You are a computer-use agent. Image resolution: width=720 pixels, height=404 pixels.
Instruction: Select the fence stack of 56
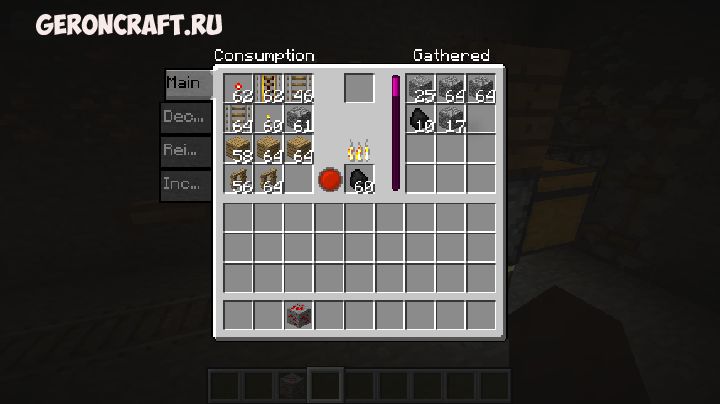239,180
